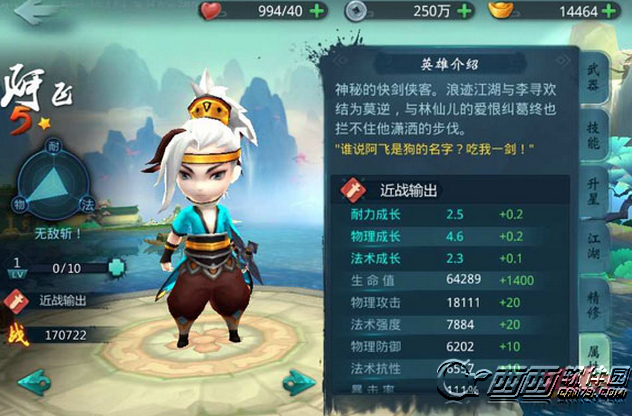The width and height of the screenshot is (632, 416).
Task: Add silver coins with the plus button
Action: [x=457, y=11]
